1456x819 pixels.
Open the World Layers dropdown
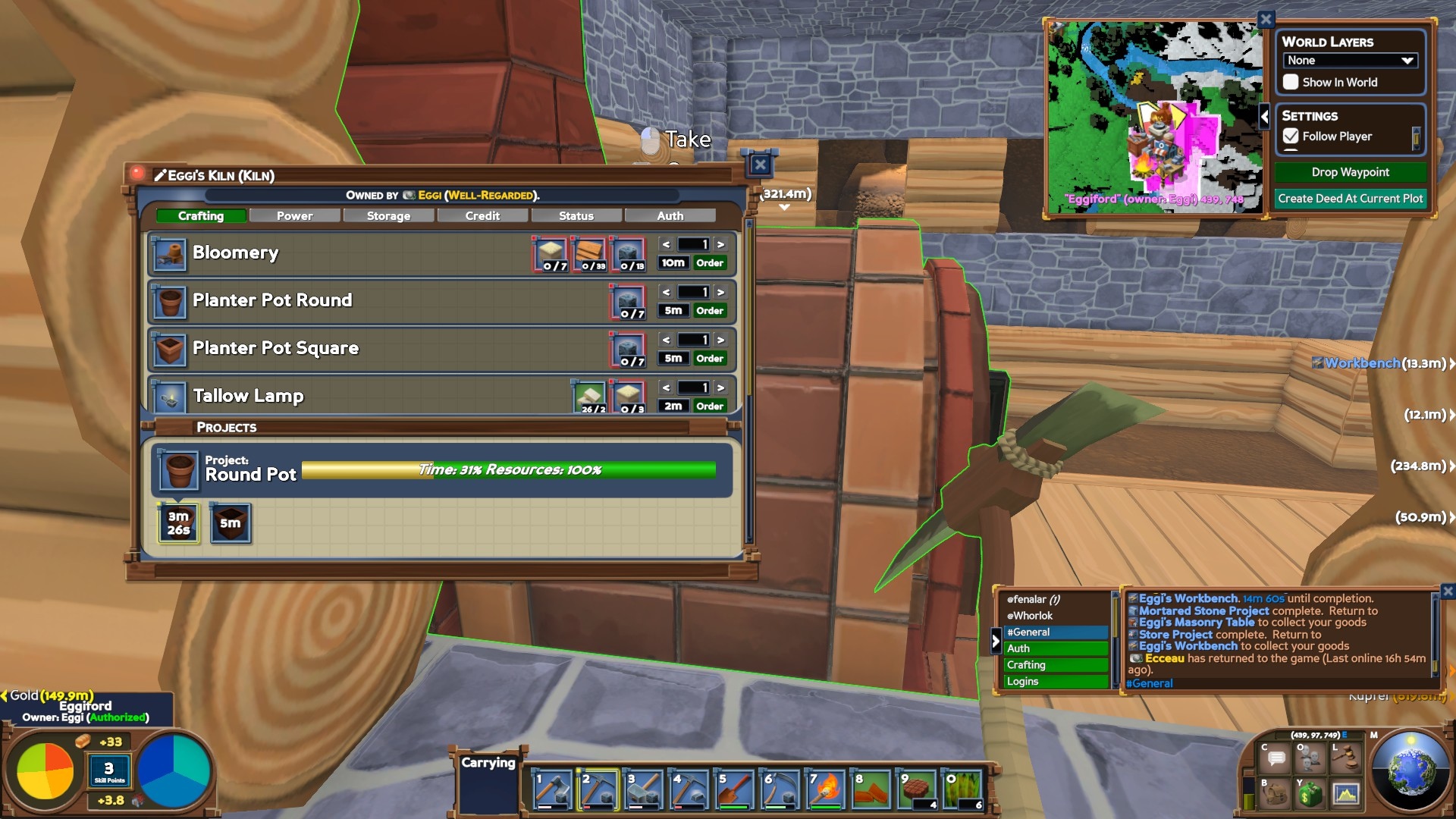pyautogui.click(x=1349, y=60)
